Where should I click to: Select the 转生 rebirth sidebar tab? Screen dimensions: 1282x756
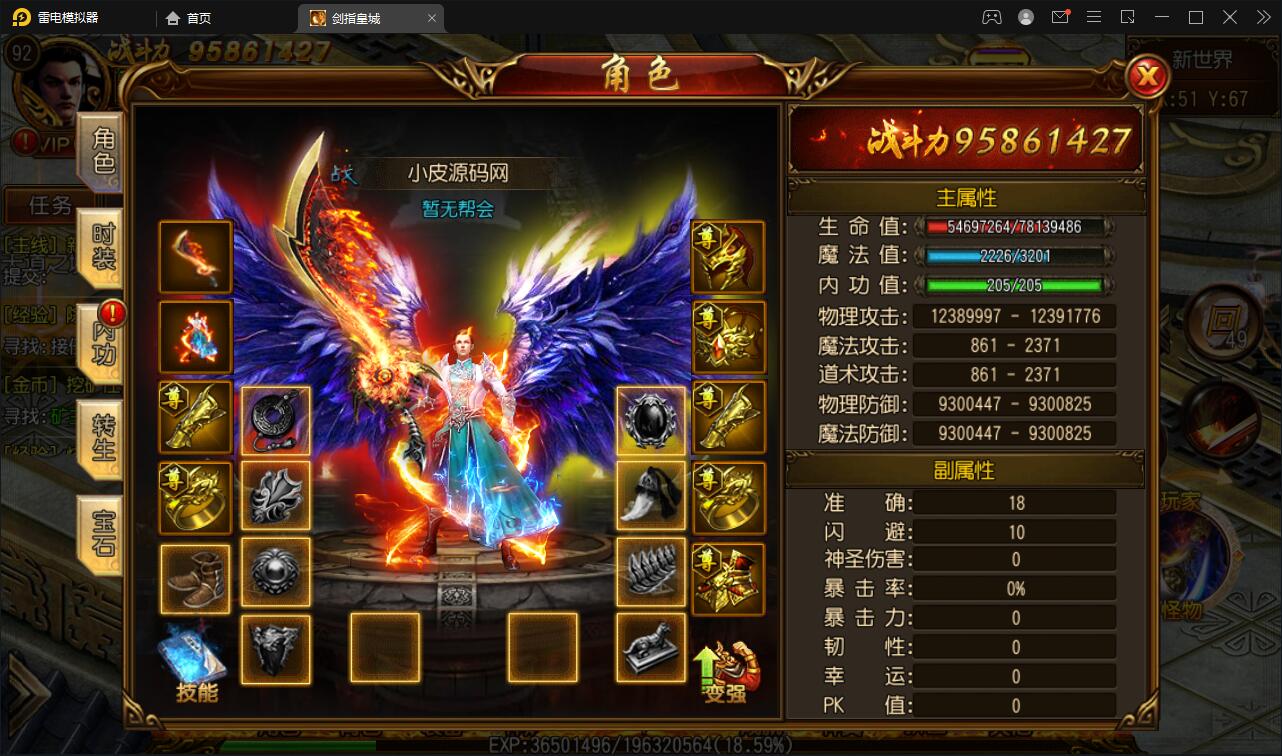click(103, 438)
